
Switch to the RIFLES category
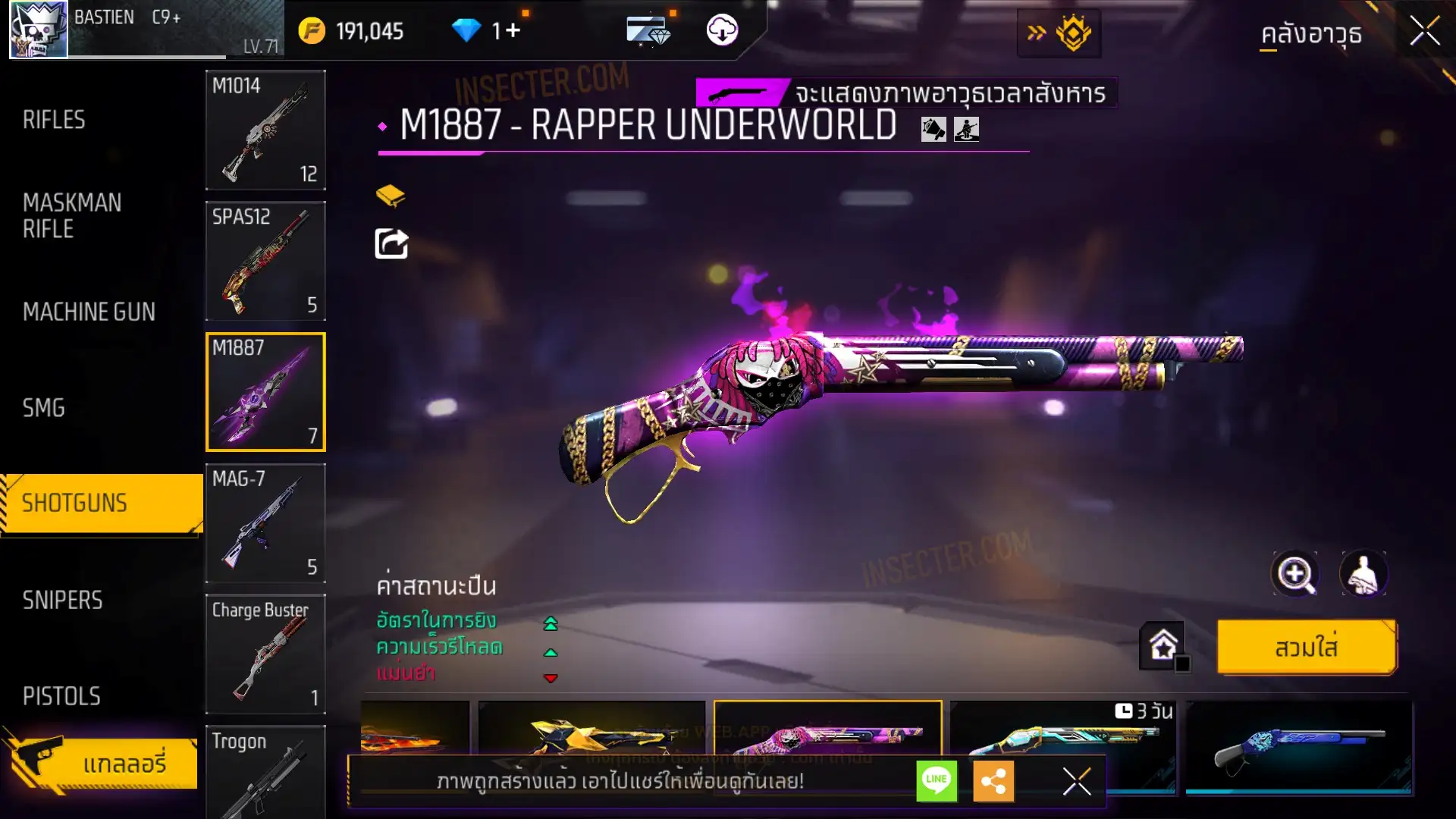click(x=54, y=120)
